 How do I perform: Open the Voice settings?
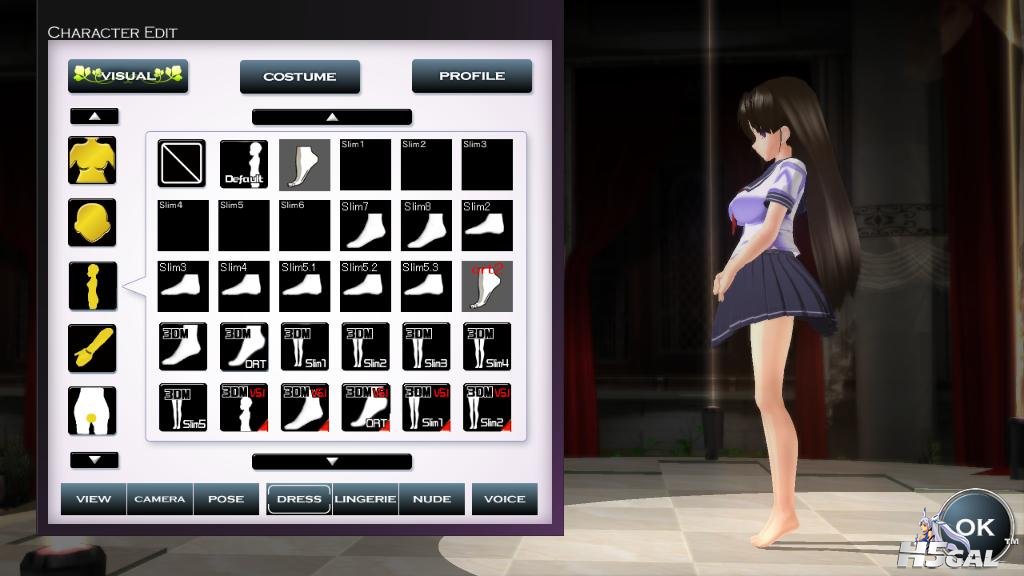pos(505,499)
